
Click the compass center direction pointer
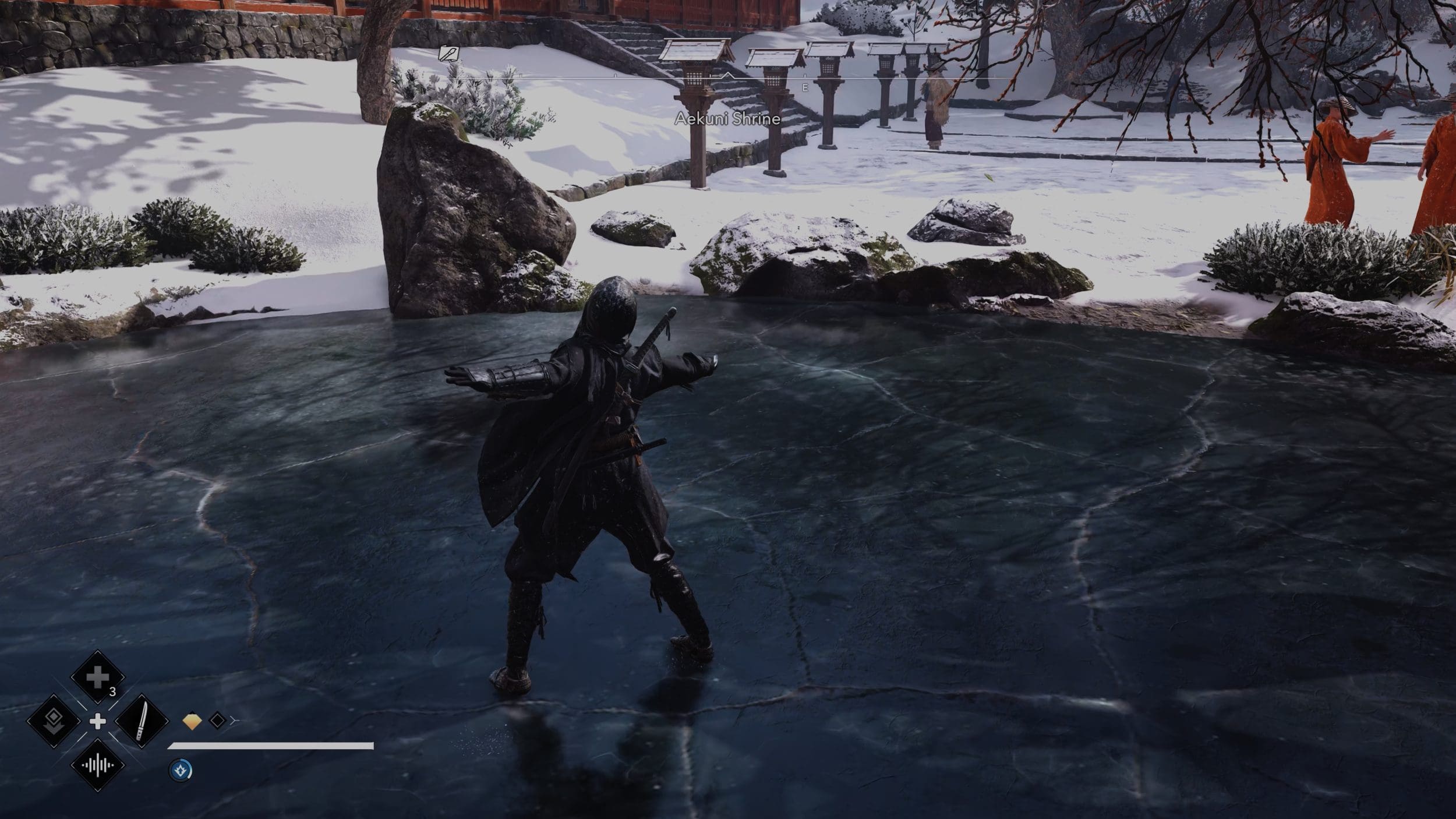tap(727, 75)
